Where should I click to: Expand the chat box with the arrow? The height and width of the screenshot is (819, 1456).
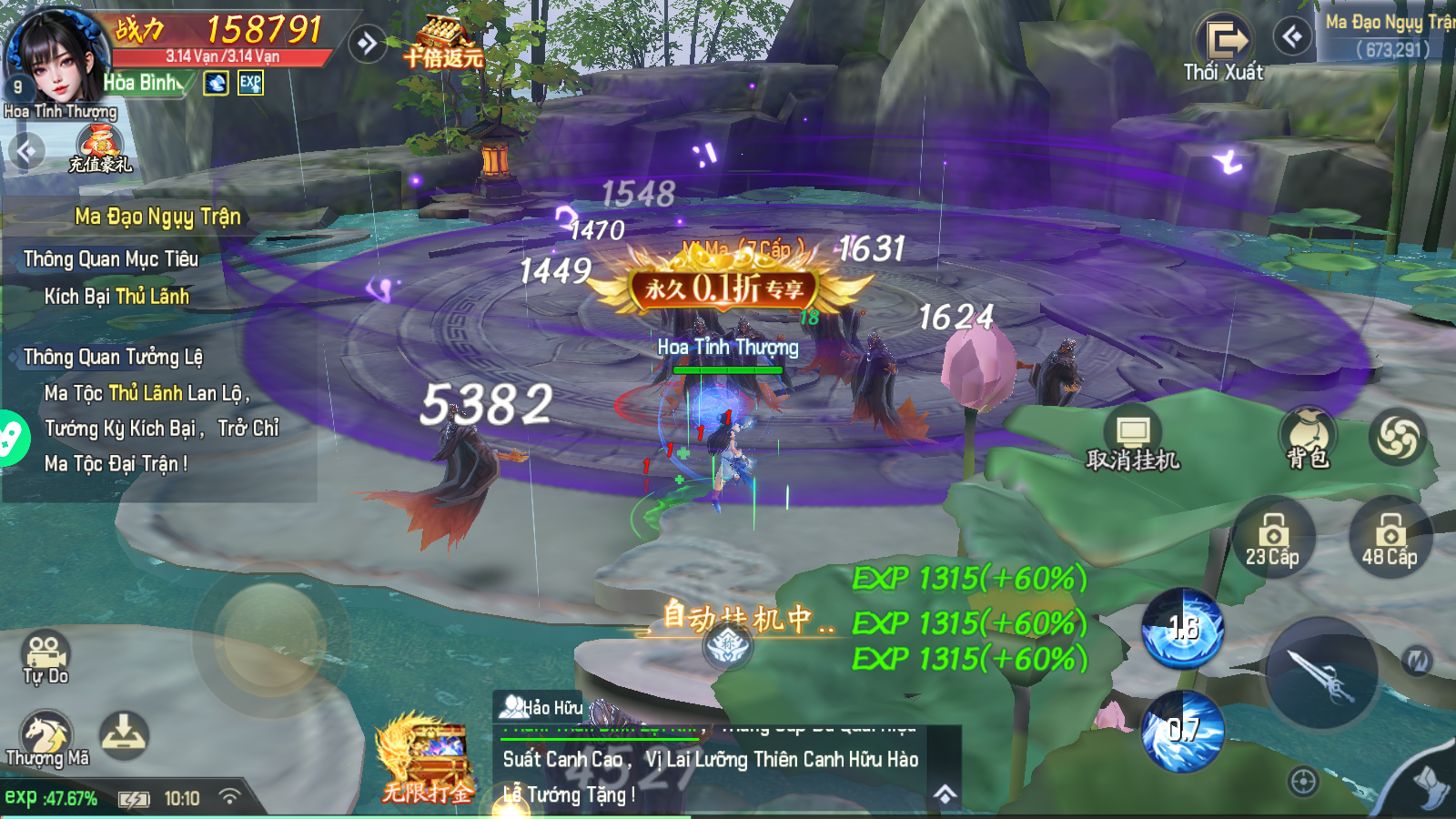pos(945,794)
